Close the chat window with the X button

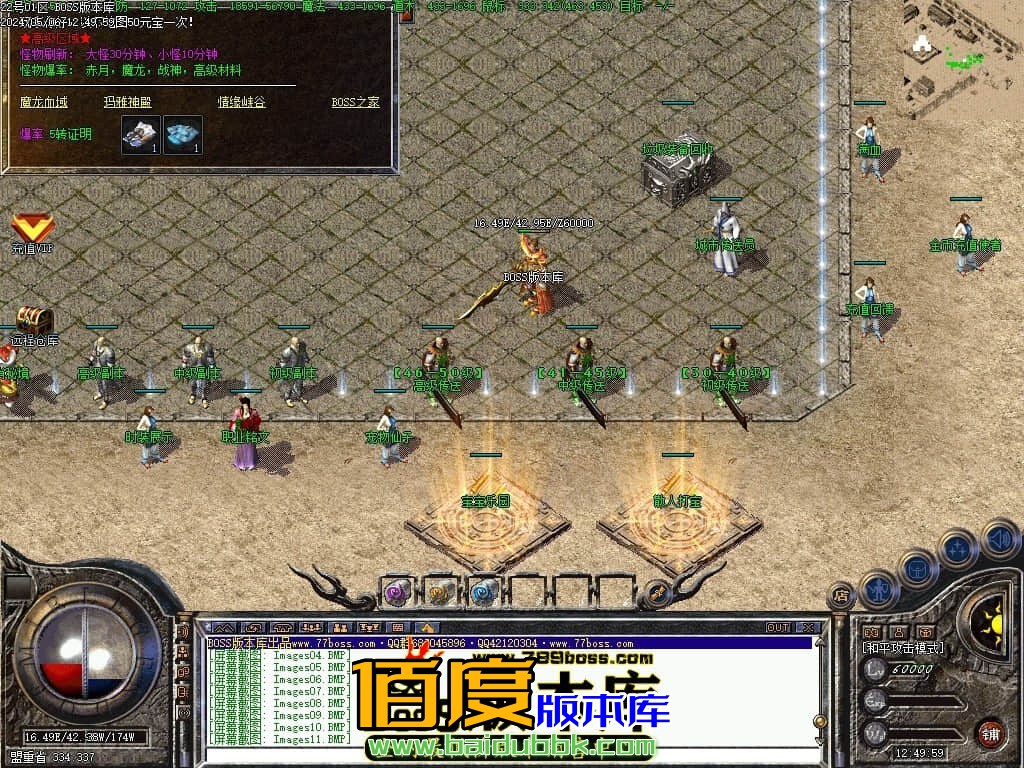tap(808, 628)
